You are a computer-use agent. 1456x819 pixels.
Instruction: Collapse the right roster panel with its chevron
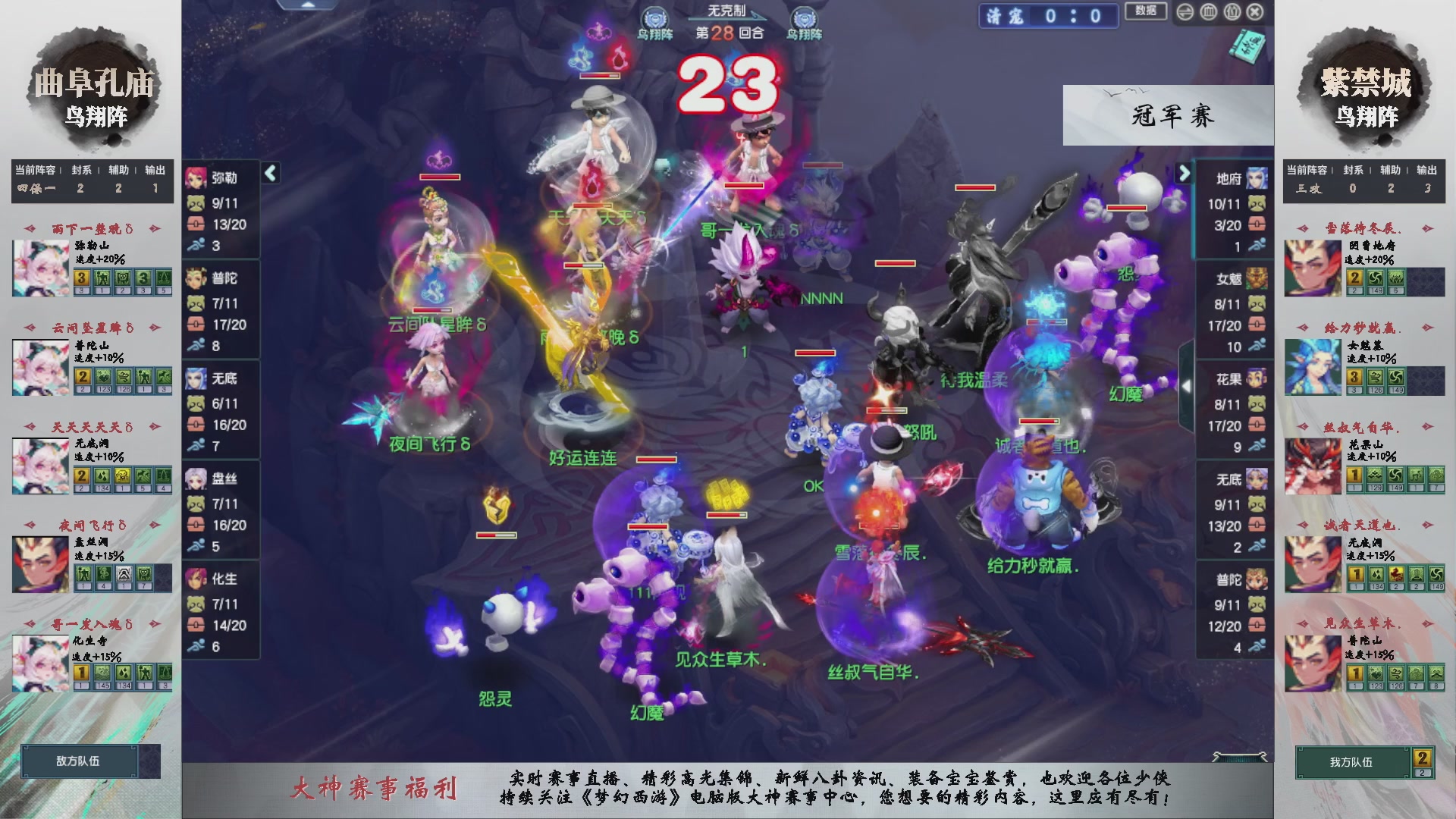pyautogui.click(x=1185, y=173)
